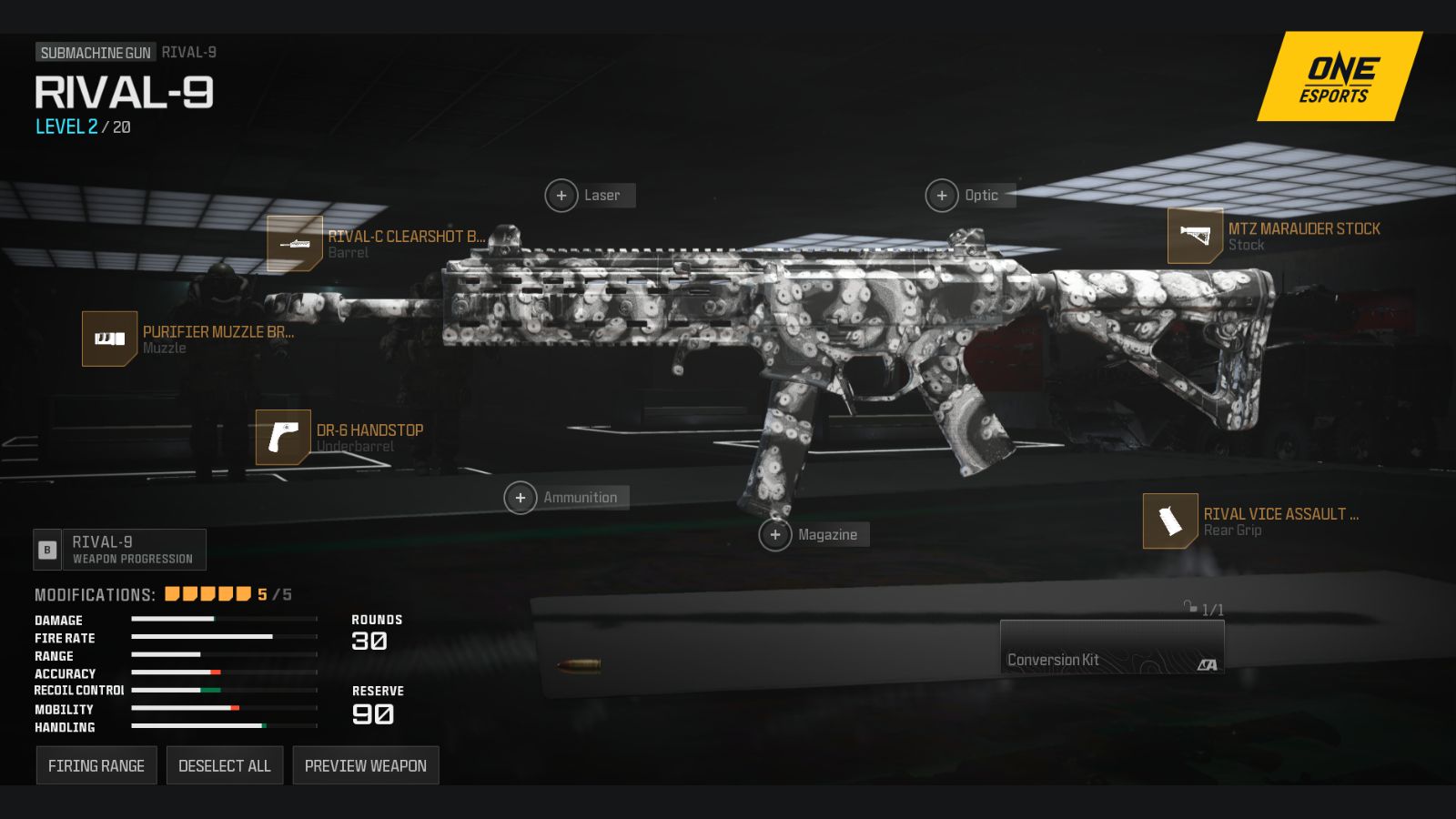Click the RIVAL-9 weapon progression badge

coord(120,549)
